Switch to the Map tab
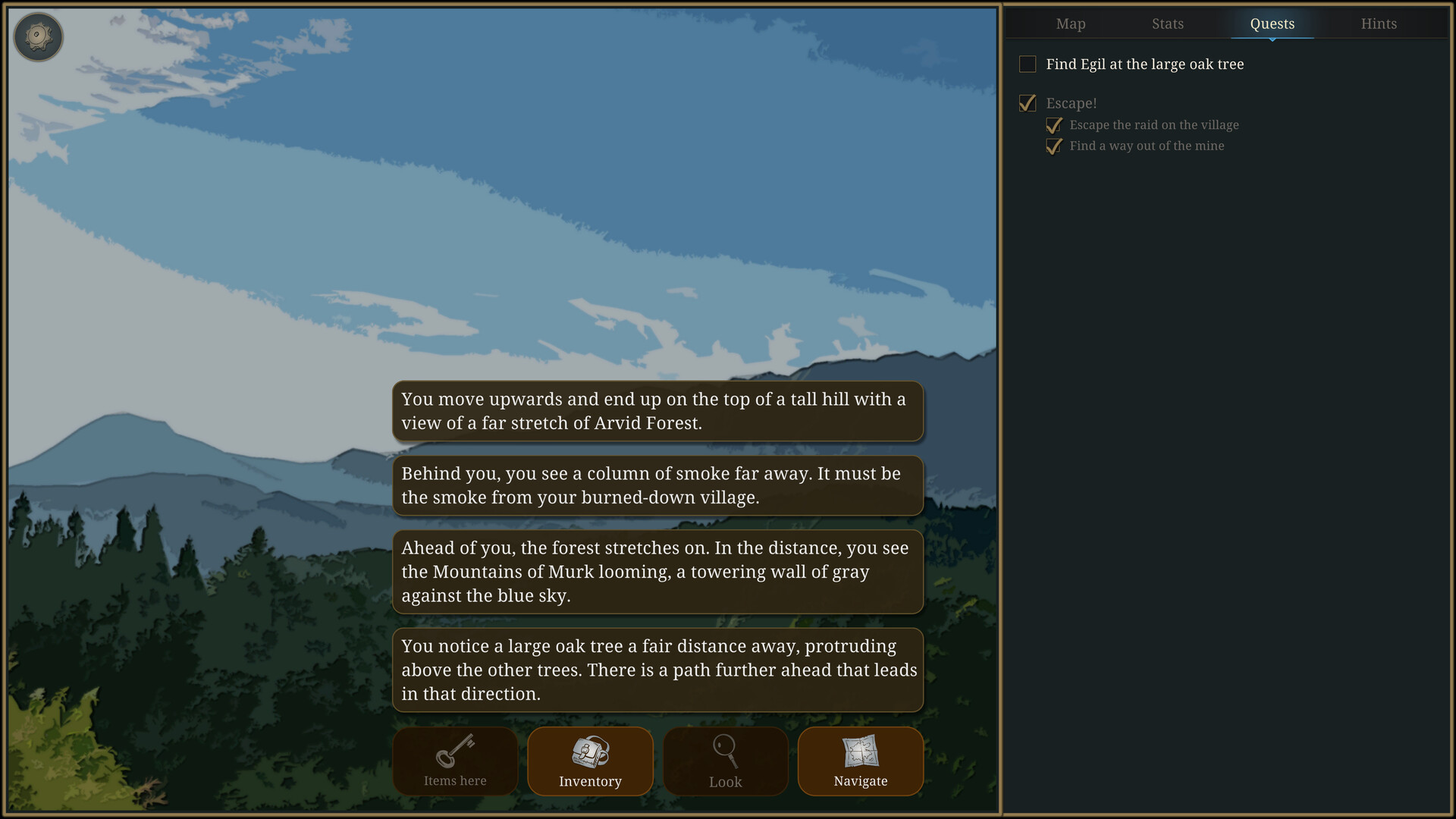1456x819 pixels. (1070, 24)
